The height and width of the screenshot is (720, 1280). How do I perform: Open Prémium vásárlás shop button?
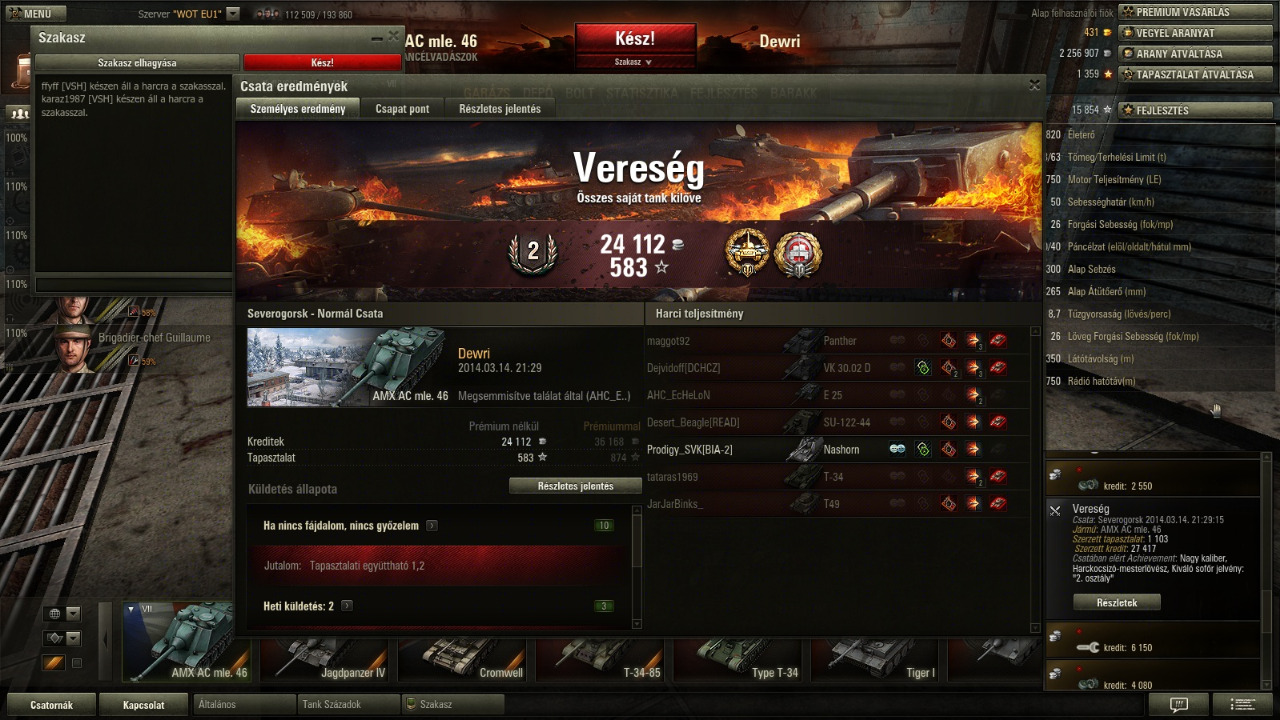[1187, 12]
